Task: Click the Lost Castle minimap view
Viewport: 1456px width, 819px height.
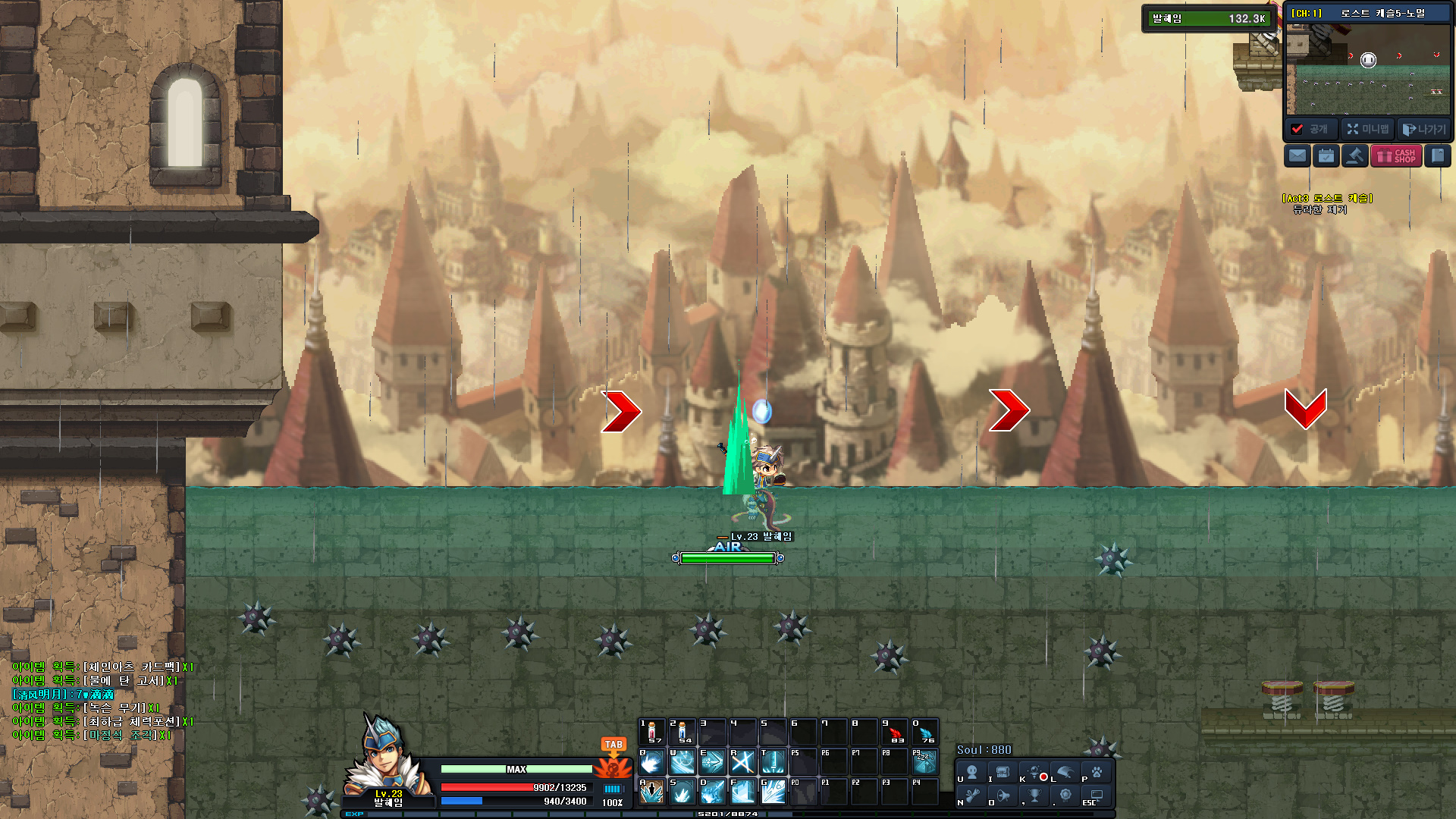Action: [1367, 70]
